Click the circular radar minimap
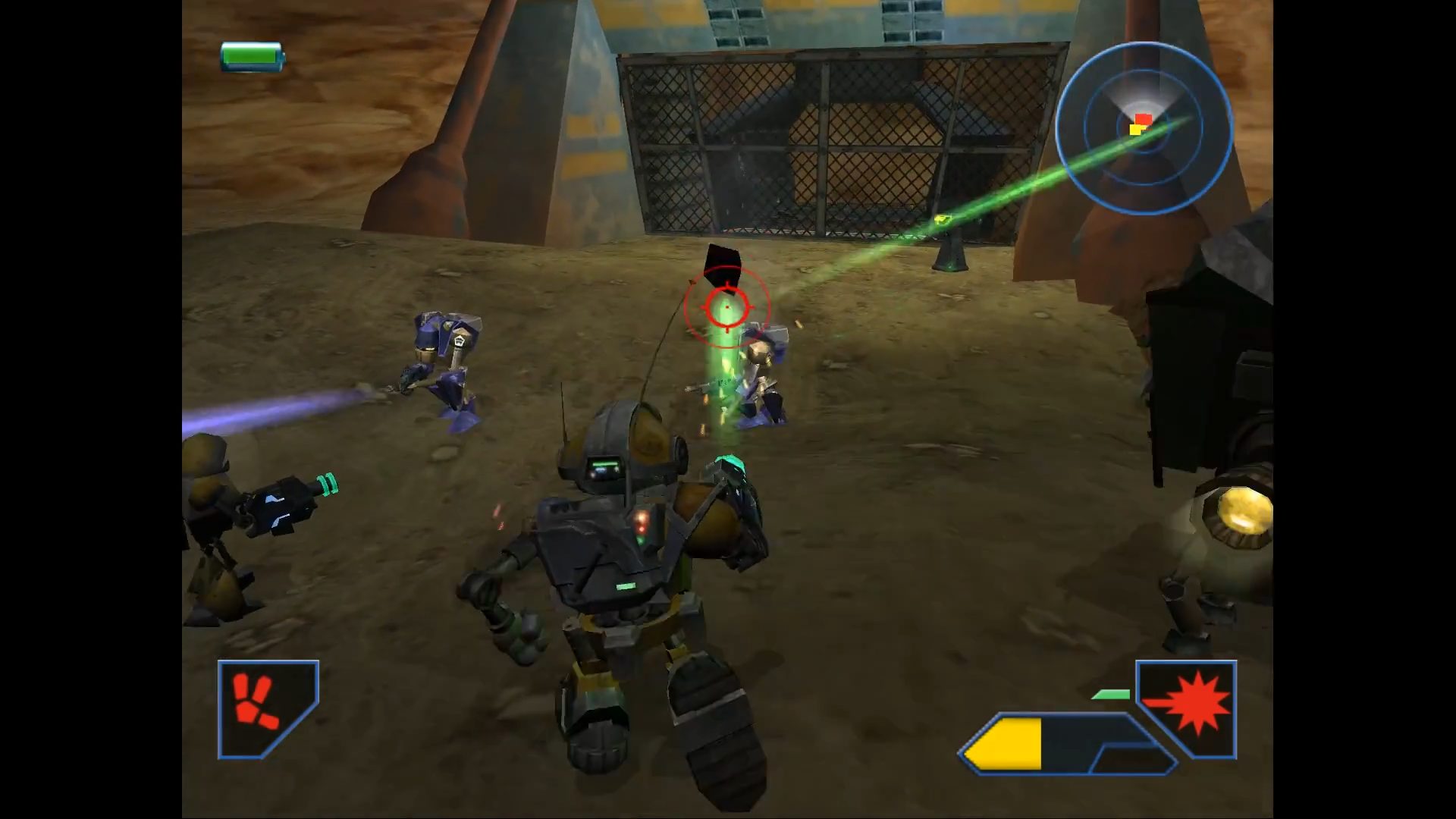Screen dimensions: 1456x819 coord(1144,127)
